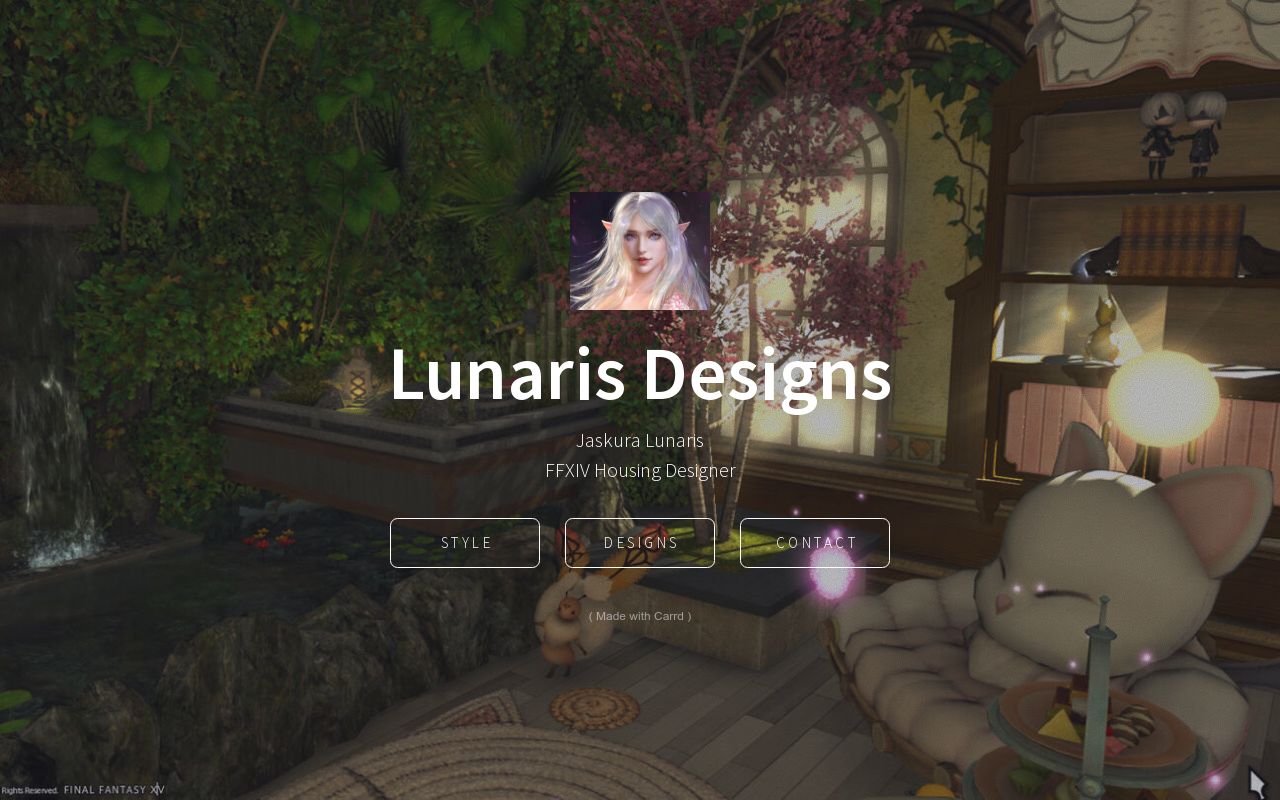Click the Jaskura Lunaris name text

coord(640,440)
